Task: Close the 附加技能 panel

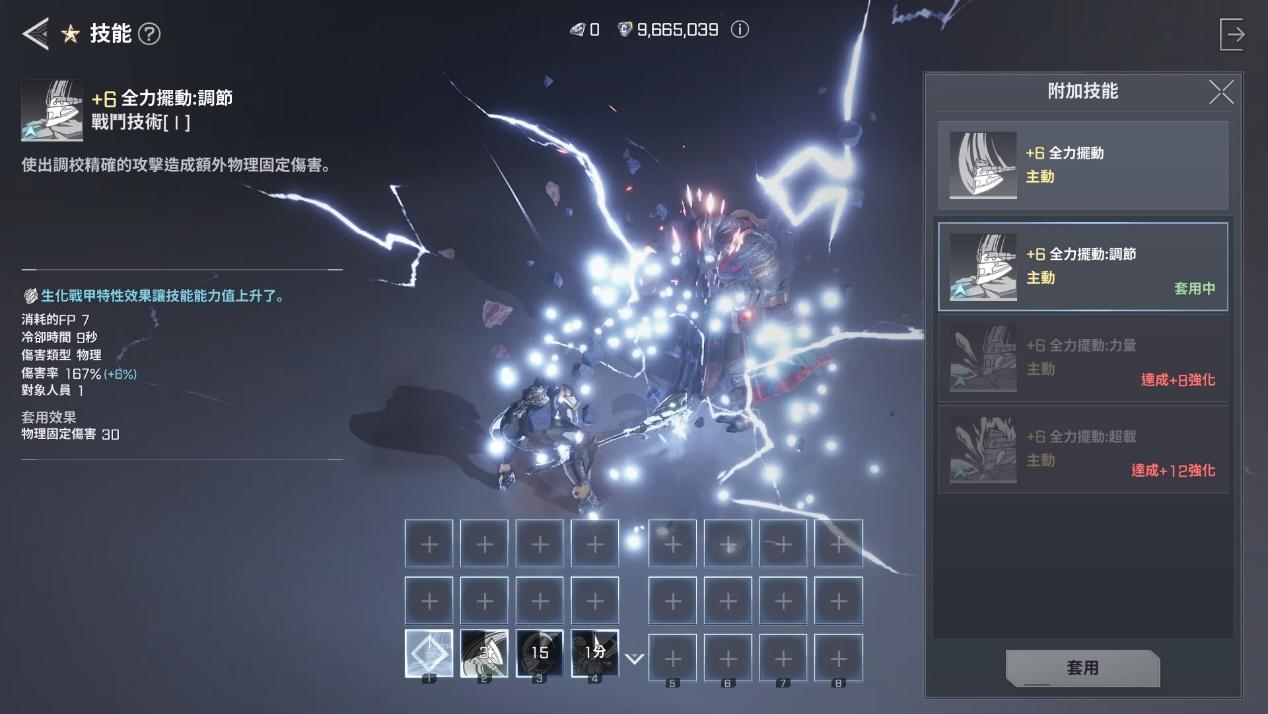Action: [x=1221, y=92]
